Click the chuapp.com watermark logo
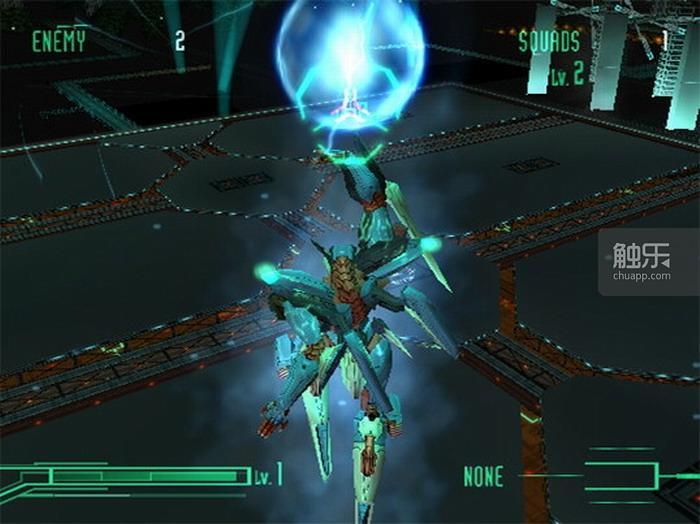The width and height of the screenshot is (700, 524). click(x=641, y=264)
